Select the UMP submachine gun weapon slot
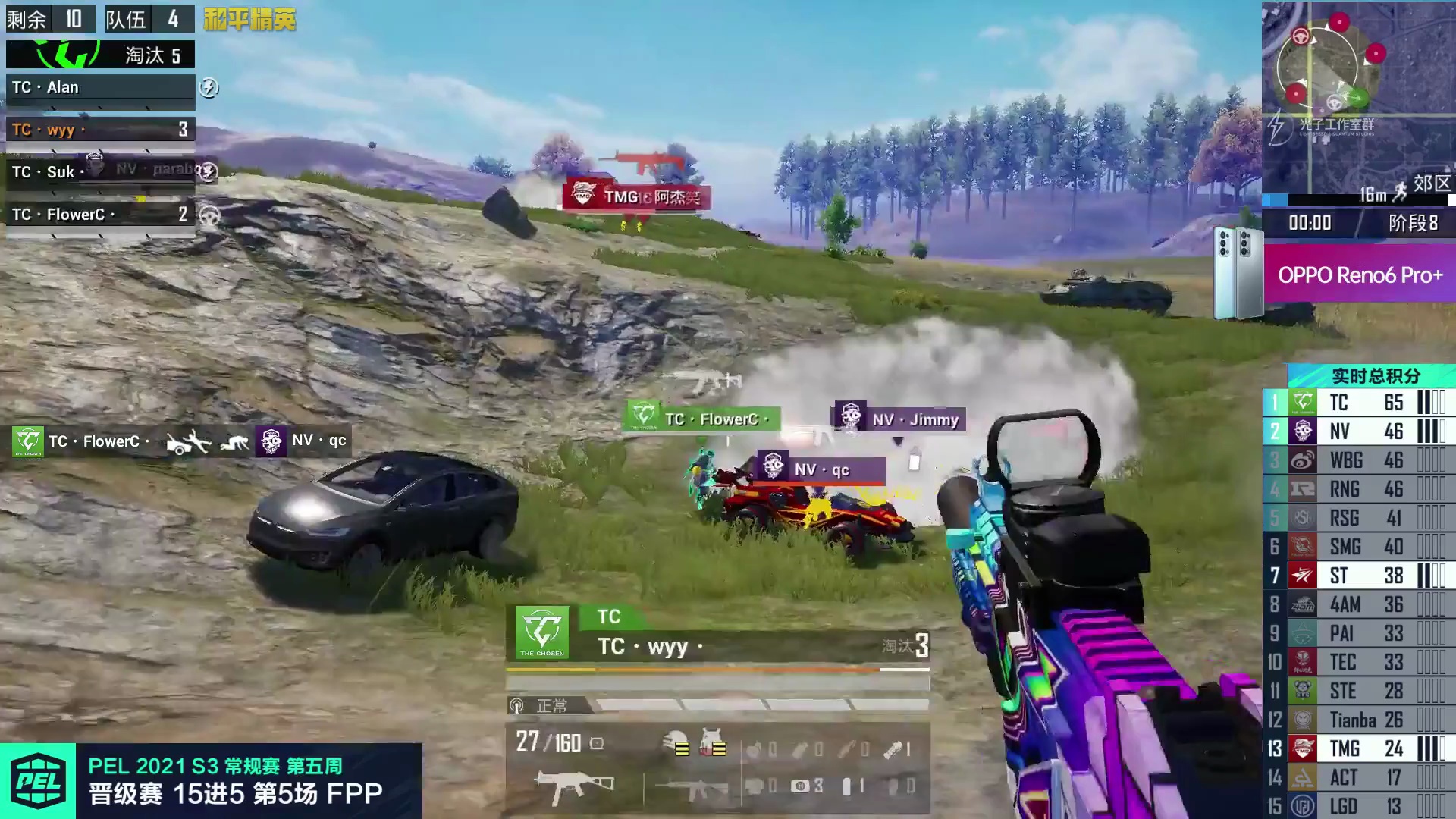 pyautogui.click(x=574, y=786)
